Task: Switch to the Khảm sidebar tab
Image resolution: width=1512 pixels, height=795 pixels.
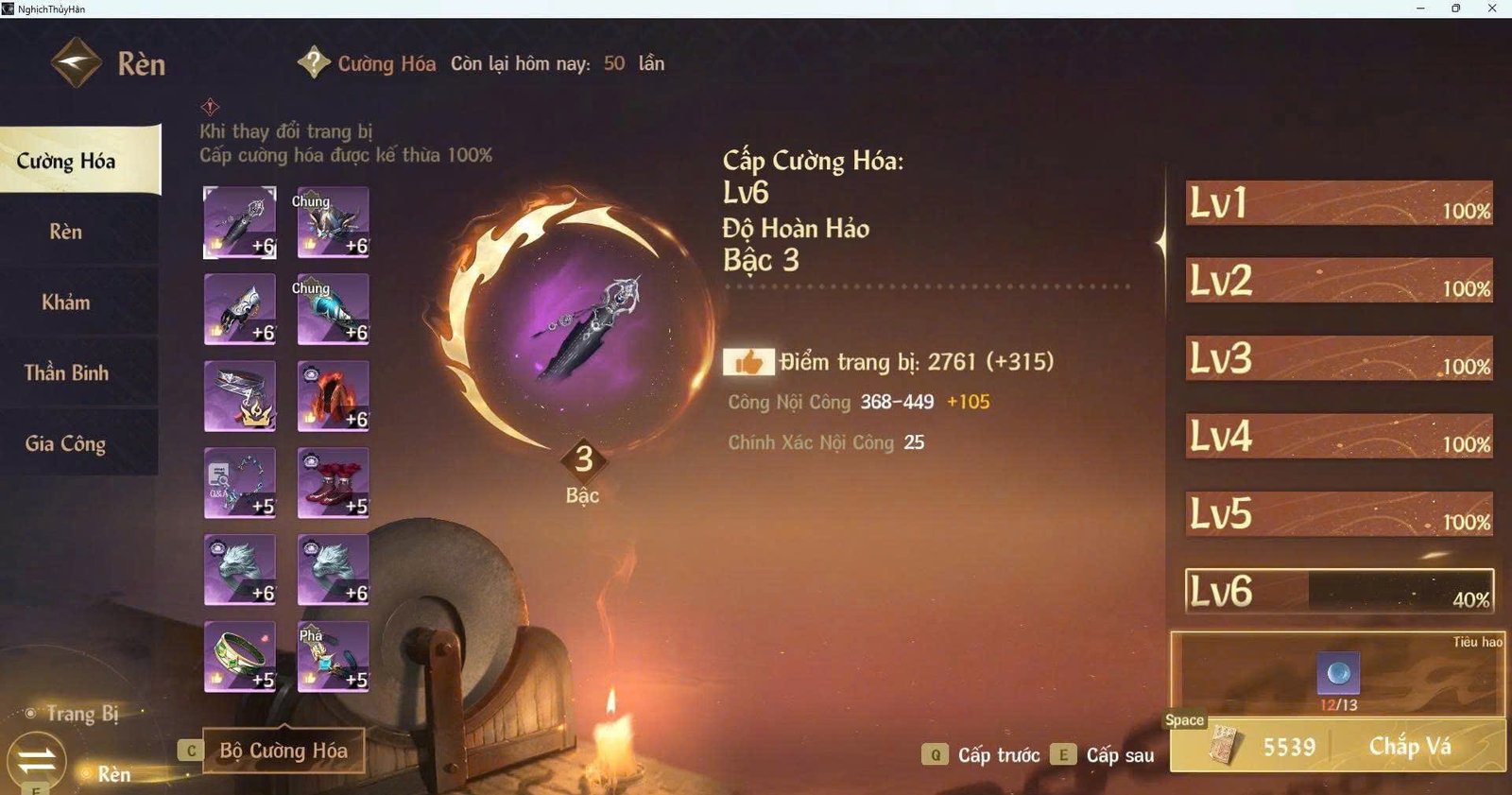Action: click(x=66, y=302)
